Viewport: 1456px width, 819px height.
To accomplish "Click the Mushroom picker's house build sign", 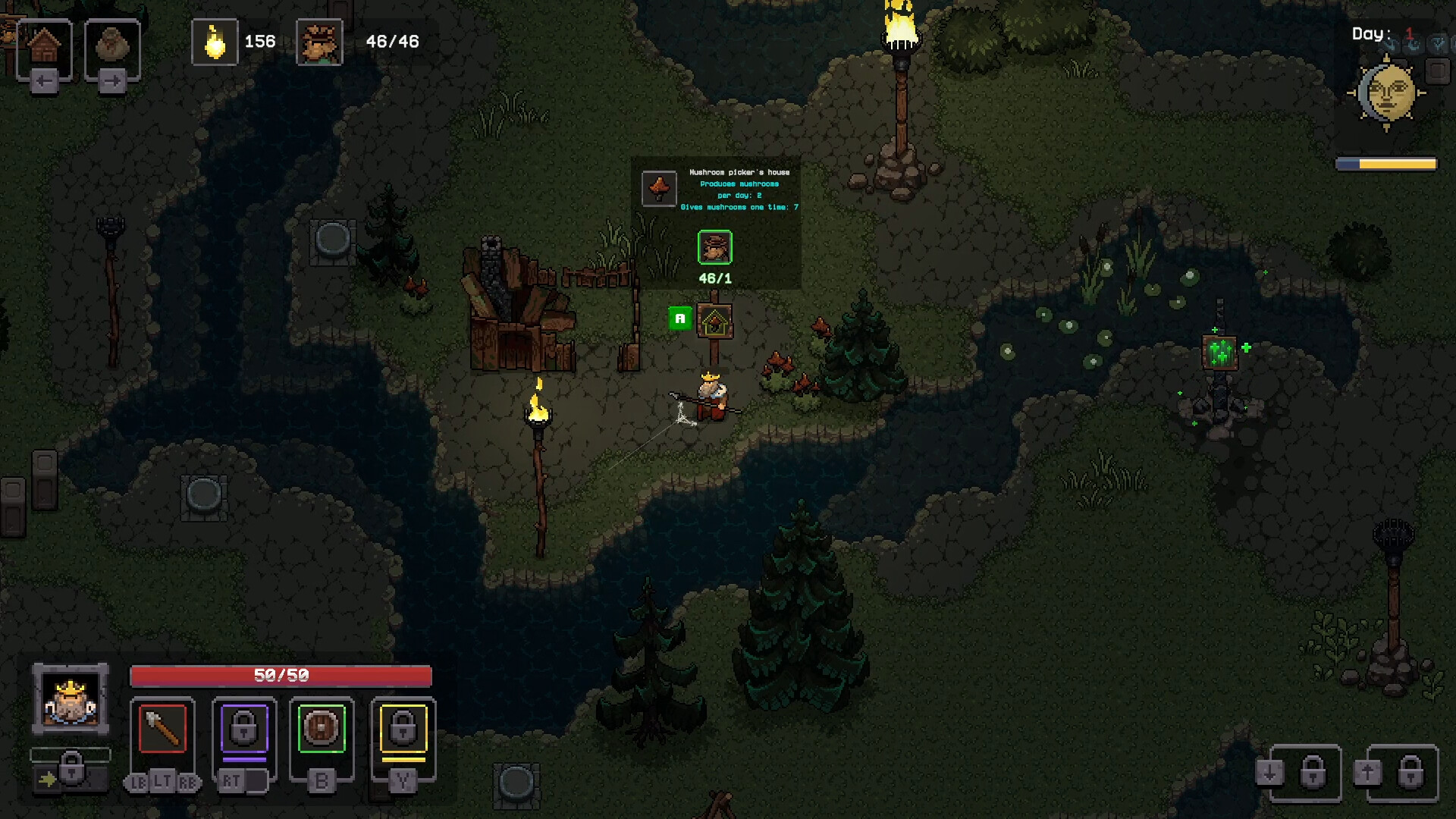I will click(x=714, y=323).
